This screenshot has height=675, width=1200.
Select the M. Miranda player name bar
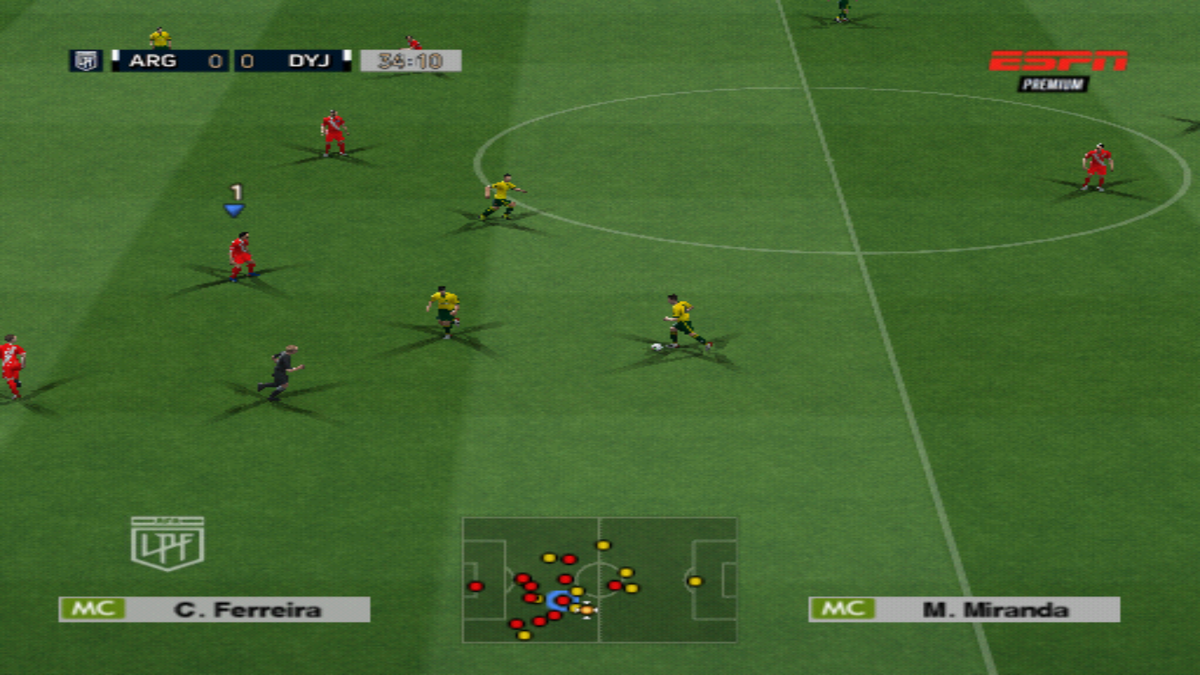tap(964, 609)
